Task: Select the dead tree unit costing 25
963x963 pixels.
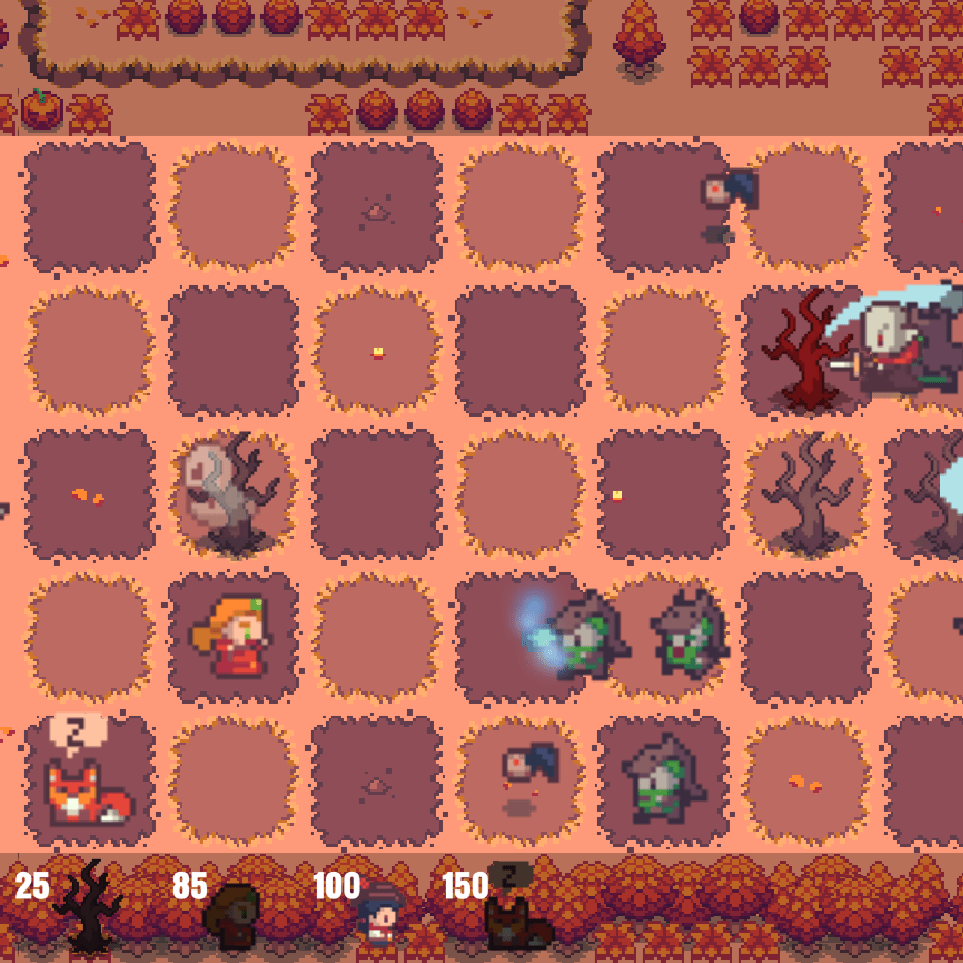Action: coord(88,908)
